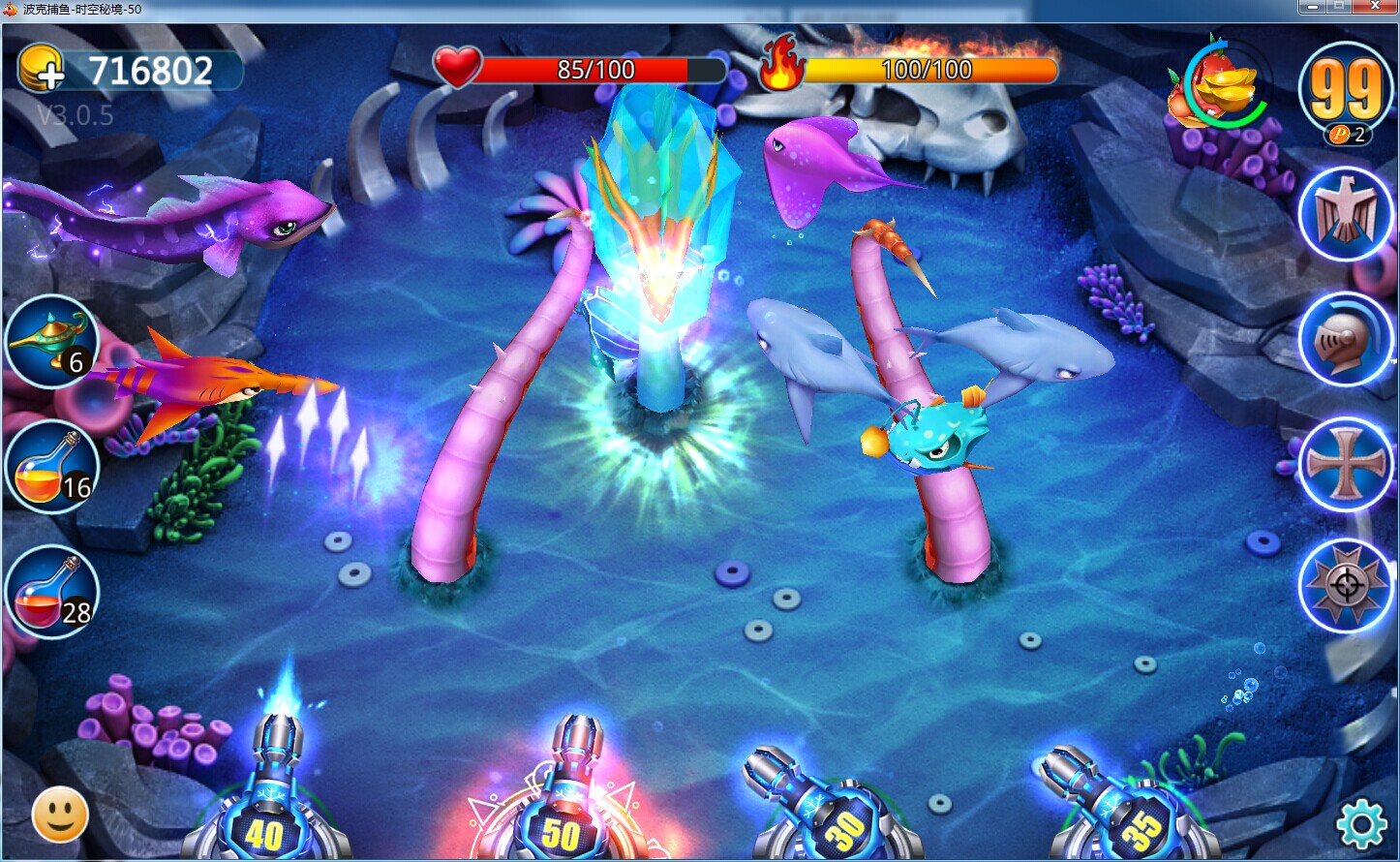
Task: Use the magic lamp item
Action: [x=50, y=340]
